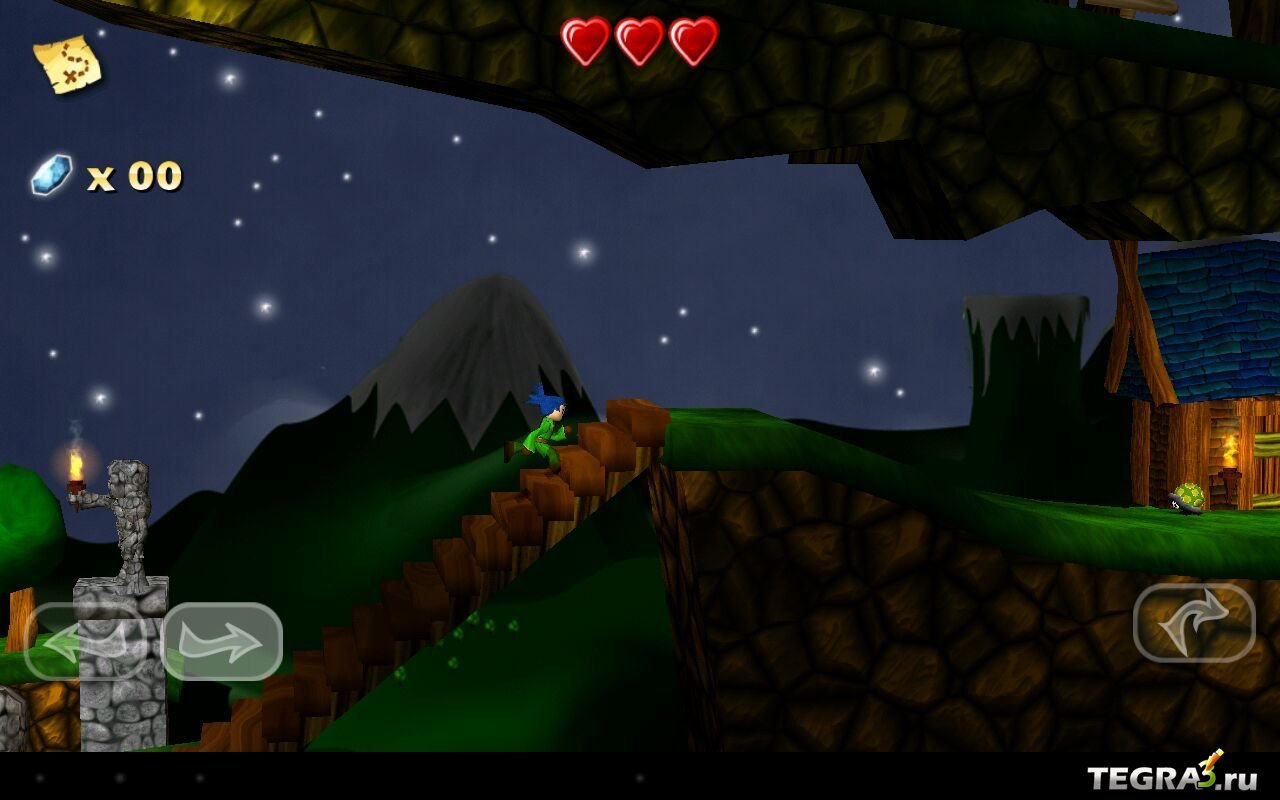Tap the move left arrow button

(x=85, y=641)
